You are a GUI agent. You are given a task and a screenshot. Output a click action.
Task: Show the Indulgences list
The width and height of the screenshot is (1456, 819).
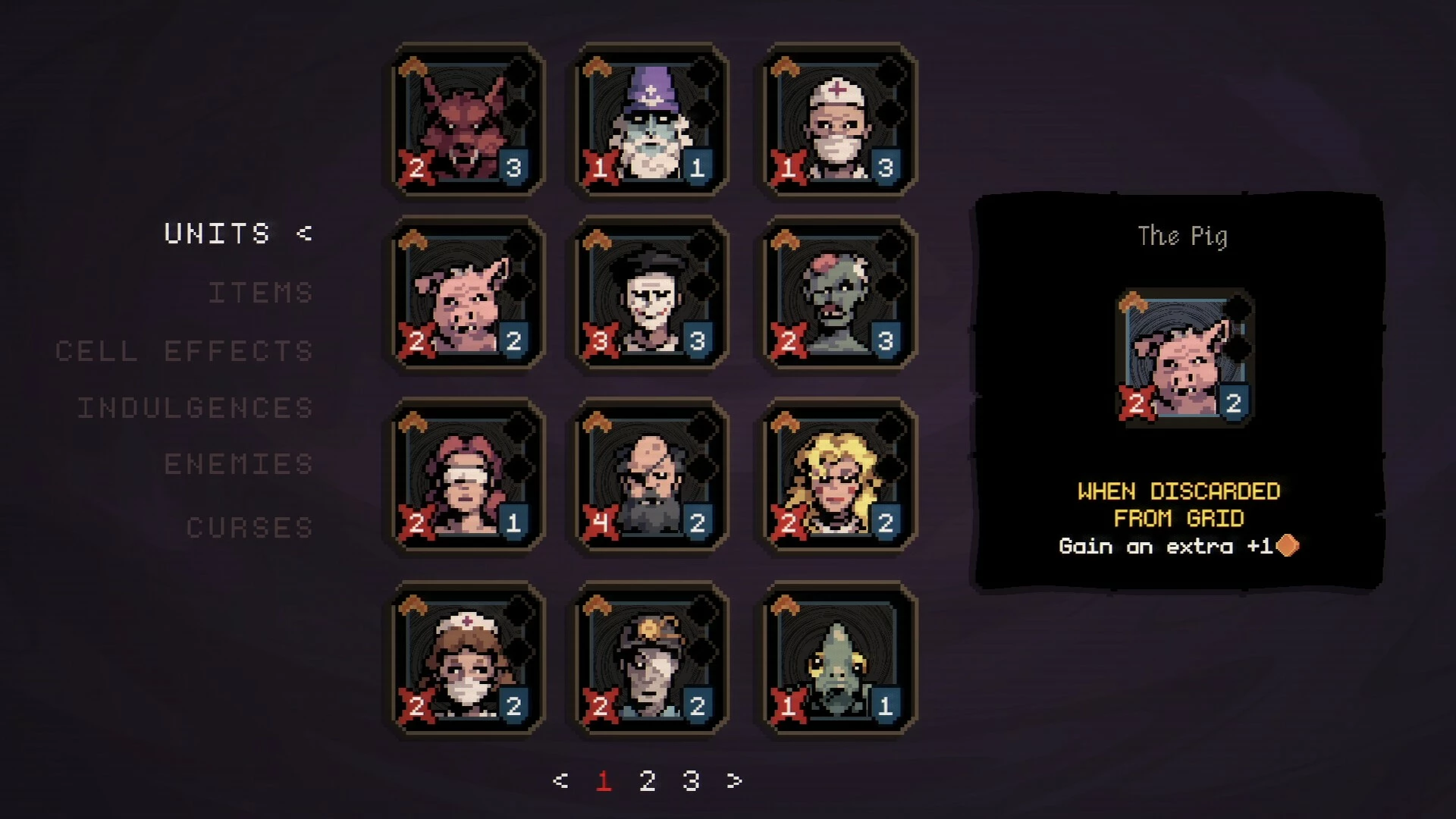click(196, 408)
